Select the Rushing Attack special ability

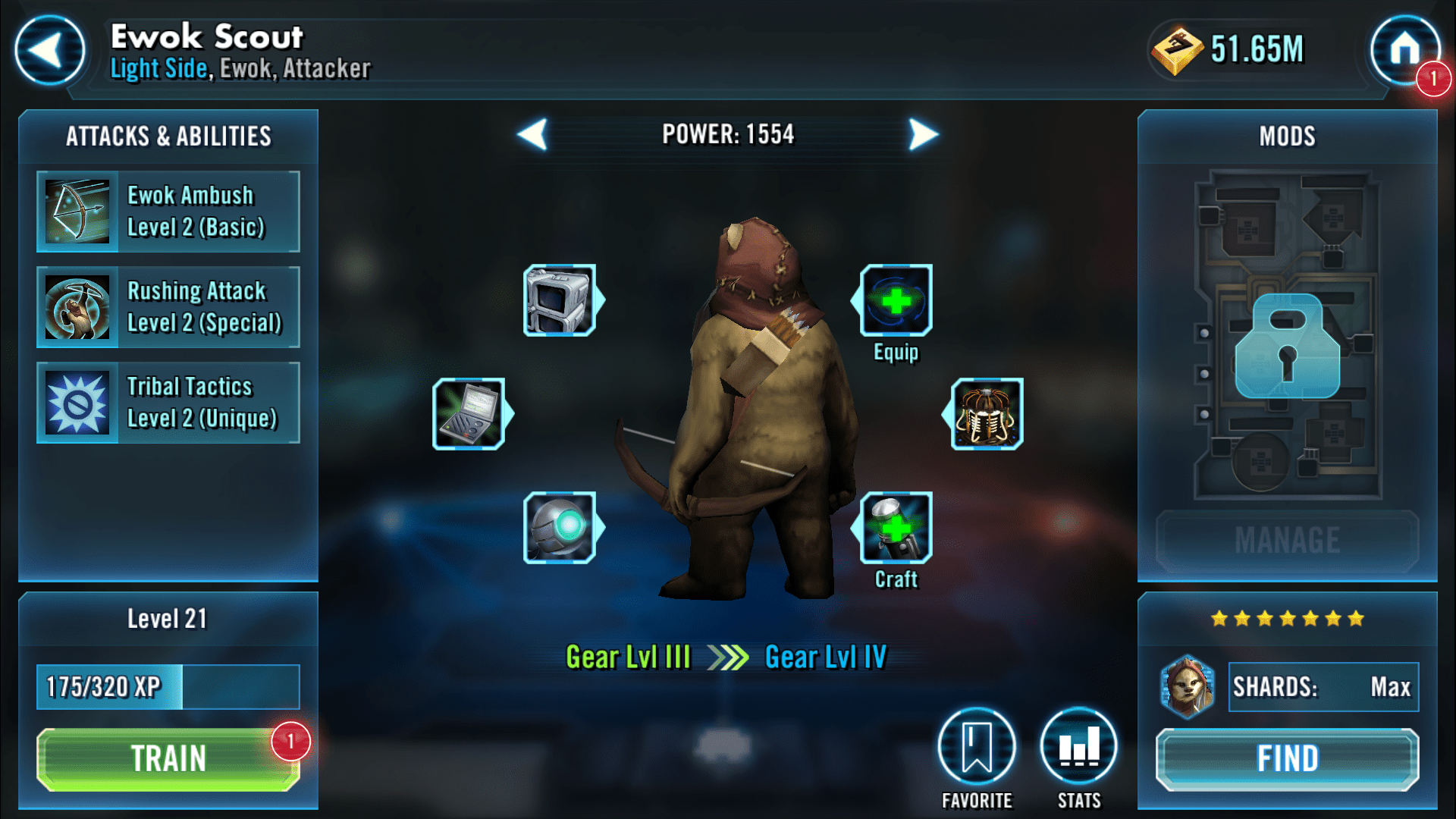click(x=168, y=306)
